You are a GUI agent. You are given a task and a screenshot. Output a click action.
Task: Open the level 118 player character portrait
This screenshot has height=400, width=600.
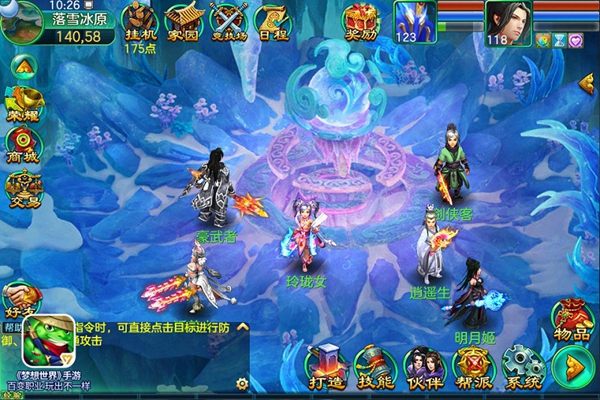point(508,20)
